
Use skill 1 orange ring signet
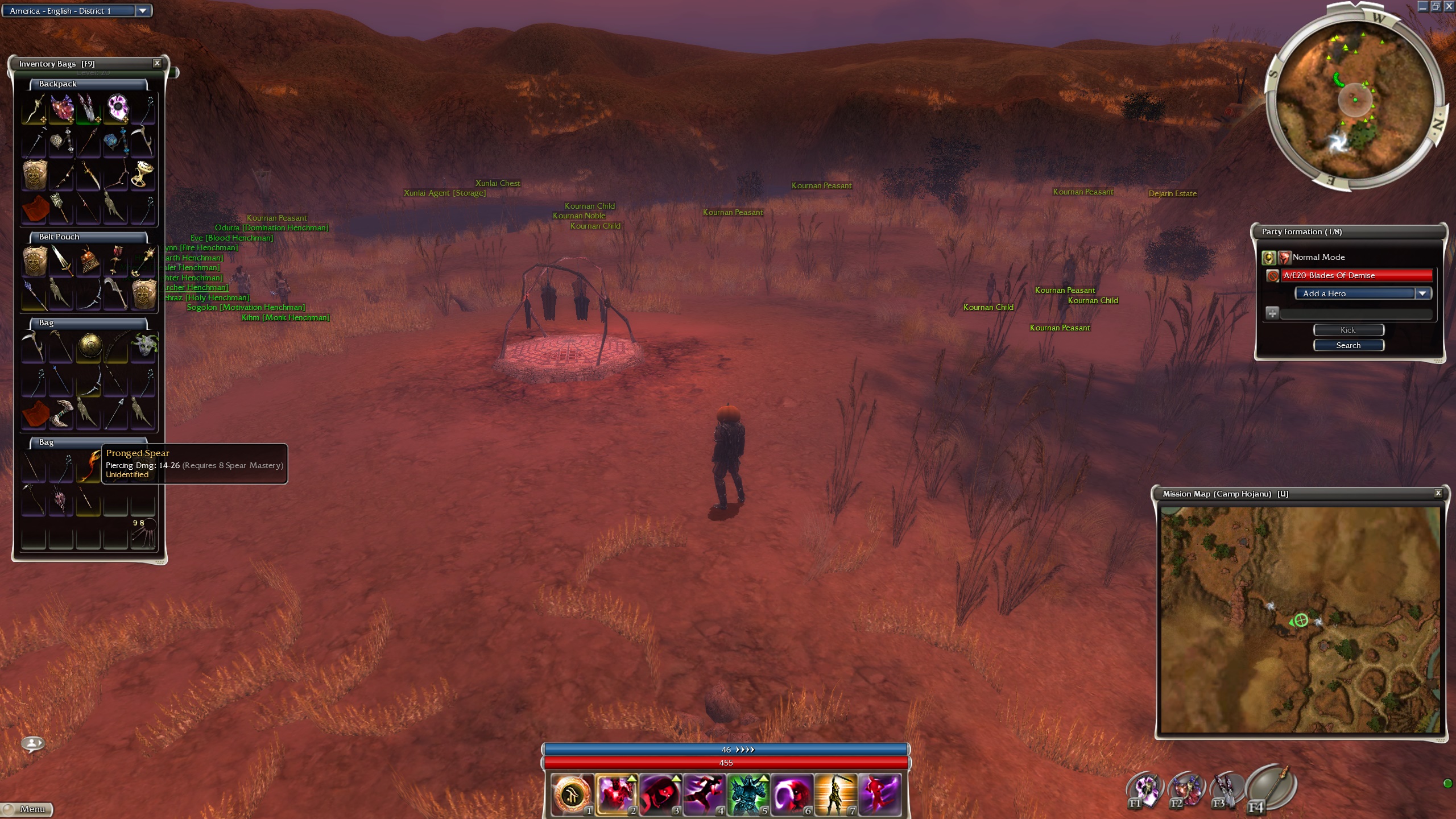click(572, 794)
